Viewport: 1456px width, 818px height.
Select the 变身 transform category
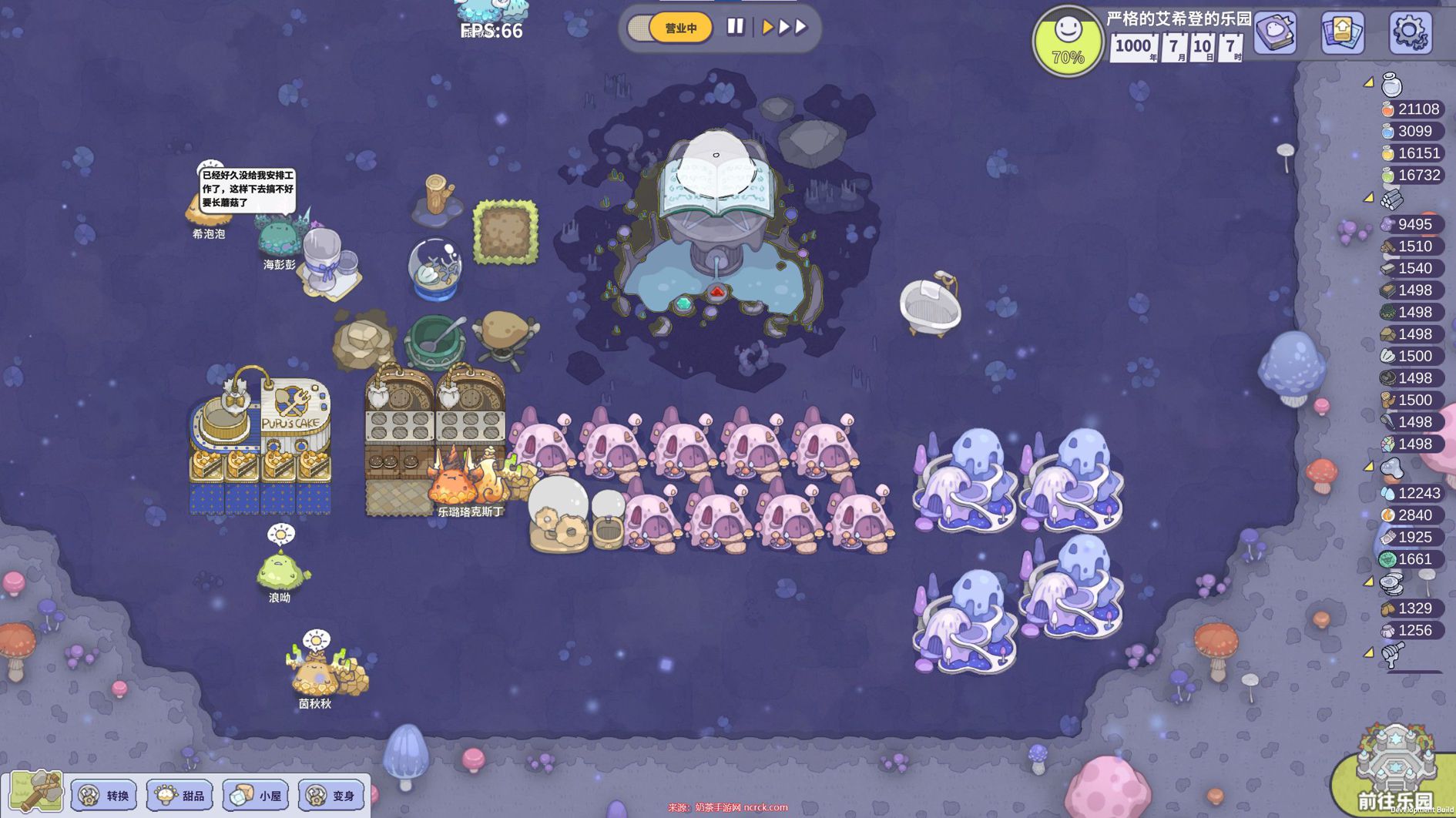[x=331, y=795]
